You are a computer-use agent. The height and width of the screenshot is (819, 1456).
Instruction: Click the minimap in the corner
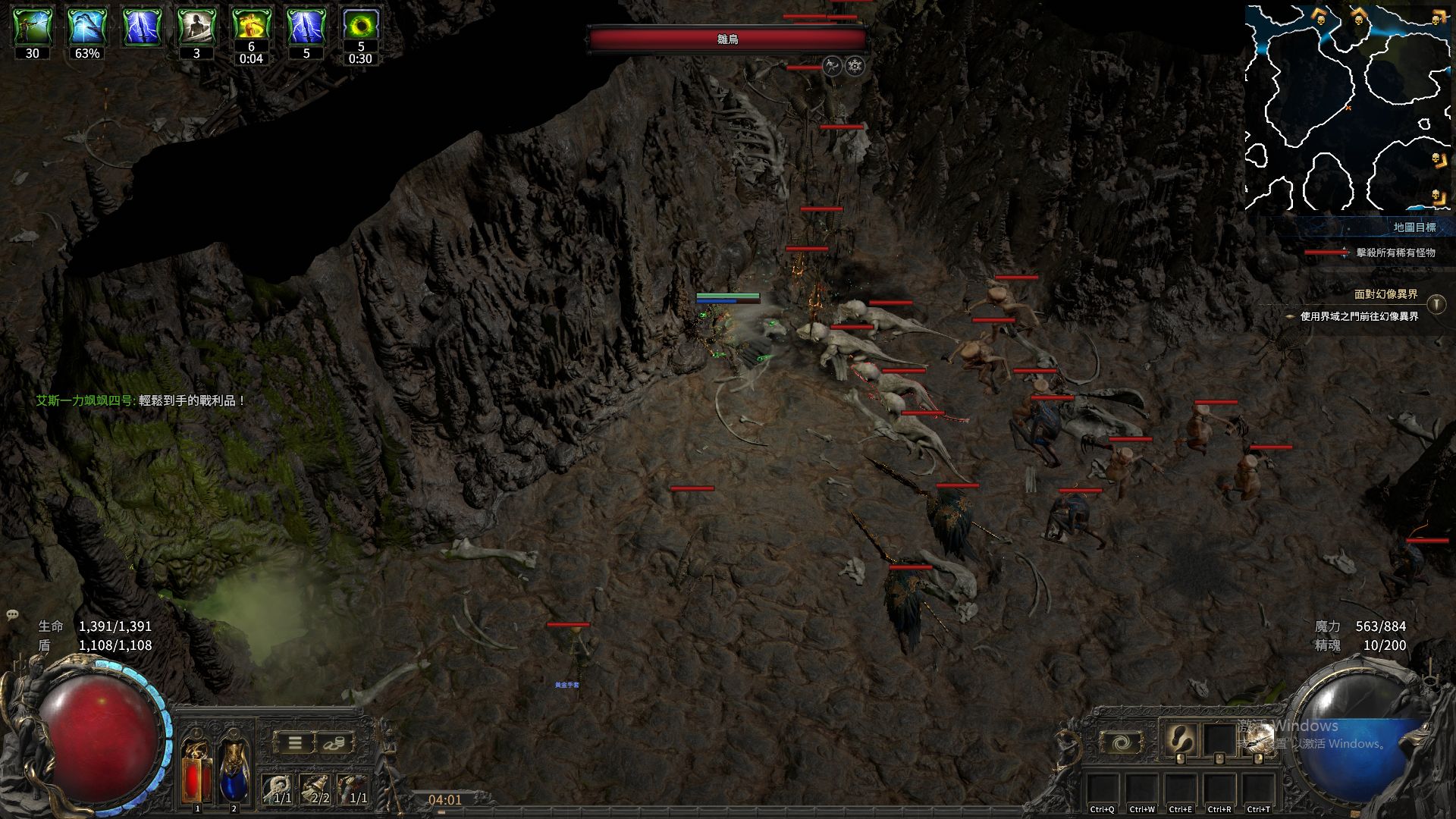click(1348, 106)
